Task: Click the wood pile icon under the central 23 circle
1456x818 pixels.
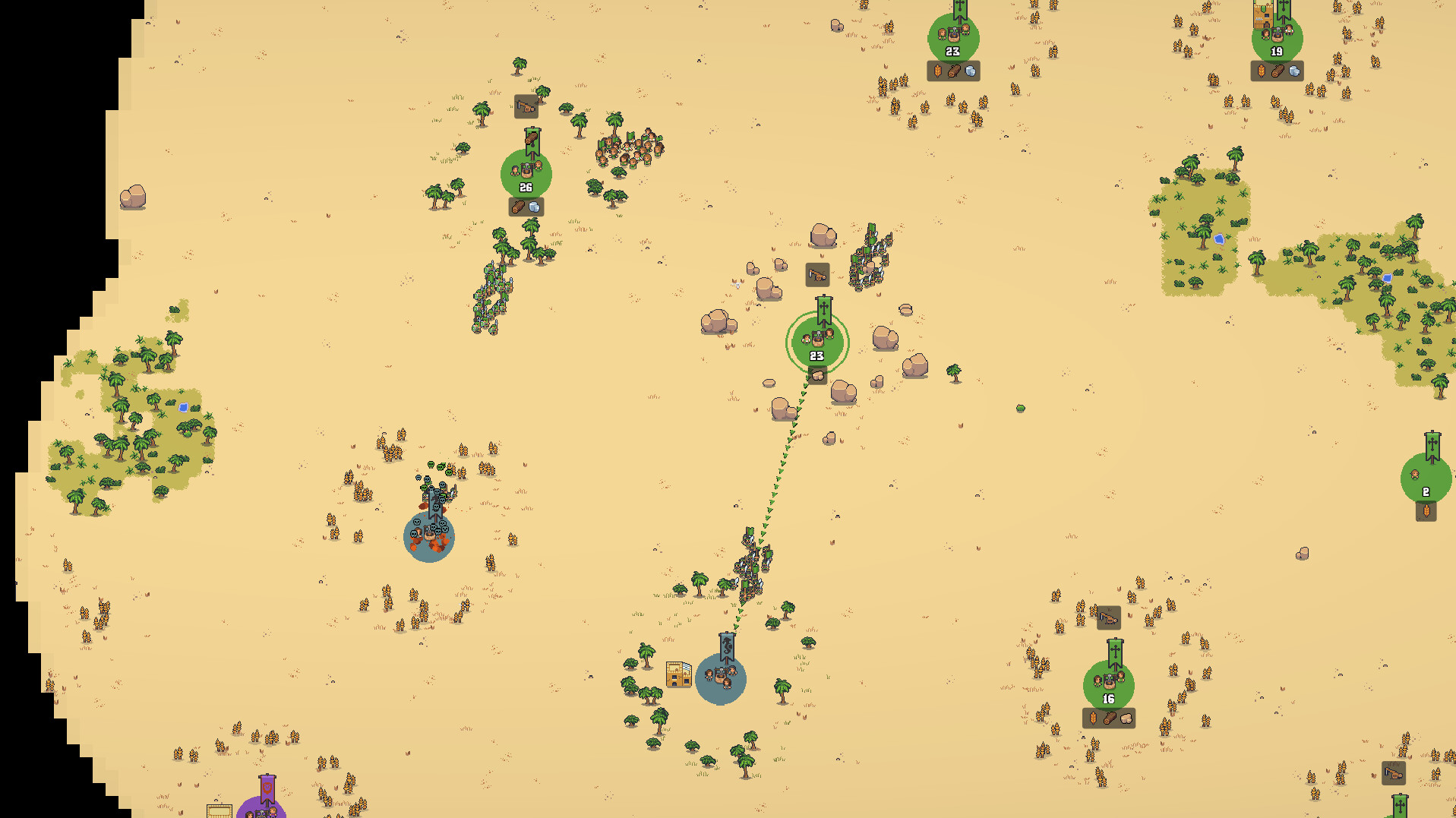Action: [x=816, y=374]
